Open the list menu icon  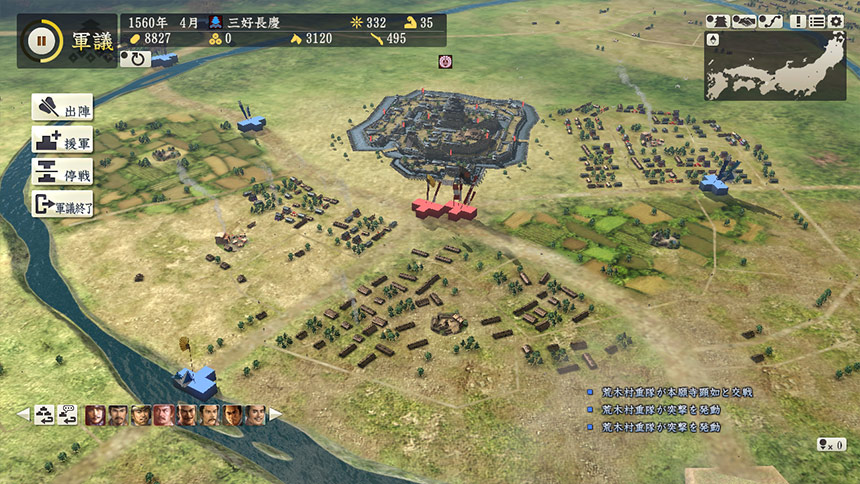coord(817,21)
